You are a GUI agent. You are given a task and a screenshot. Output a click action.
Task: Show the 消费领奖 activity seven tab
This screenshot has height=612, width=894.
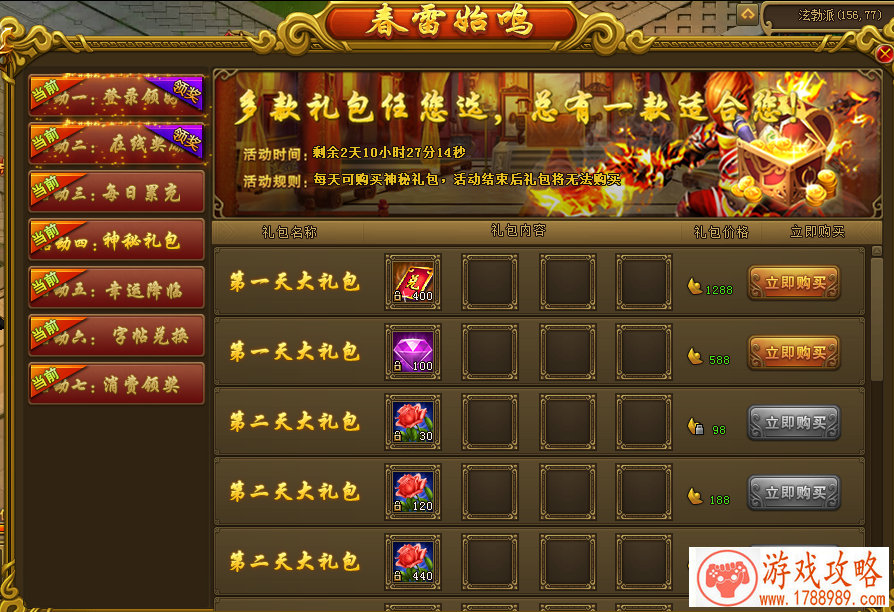pyautogui.click(x=117, y=384)
